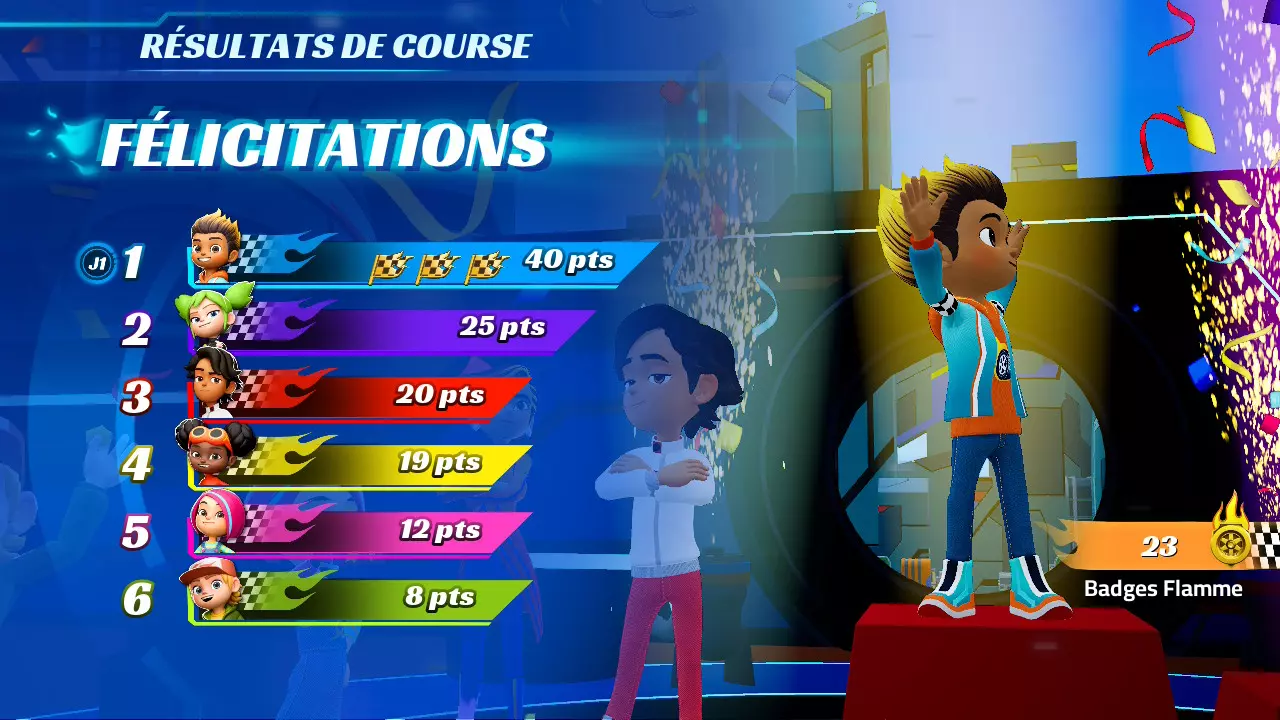Choose the sixth-place green row, 8 pts

360,599
